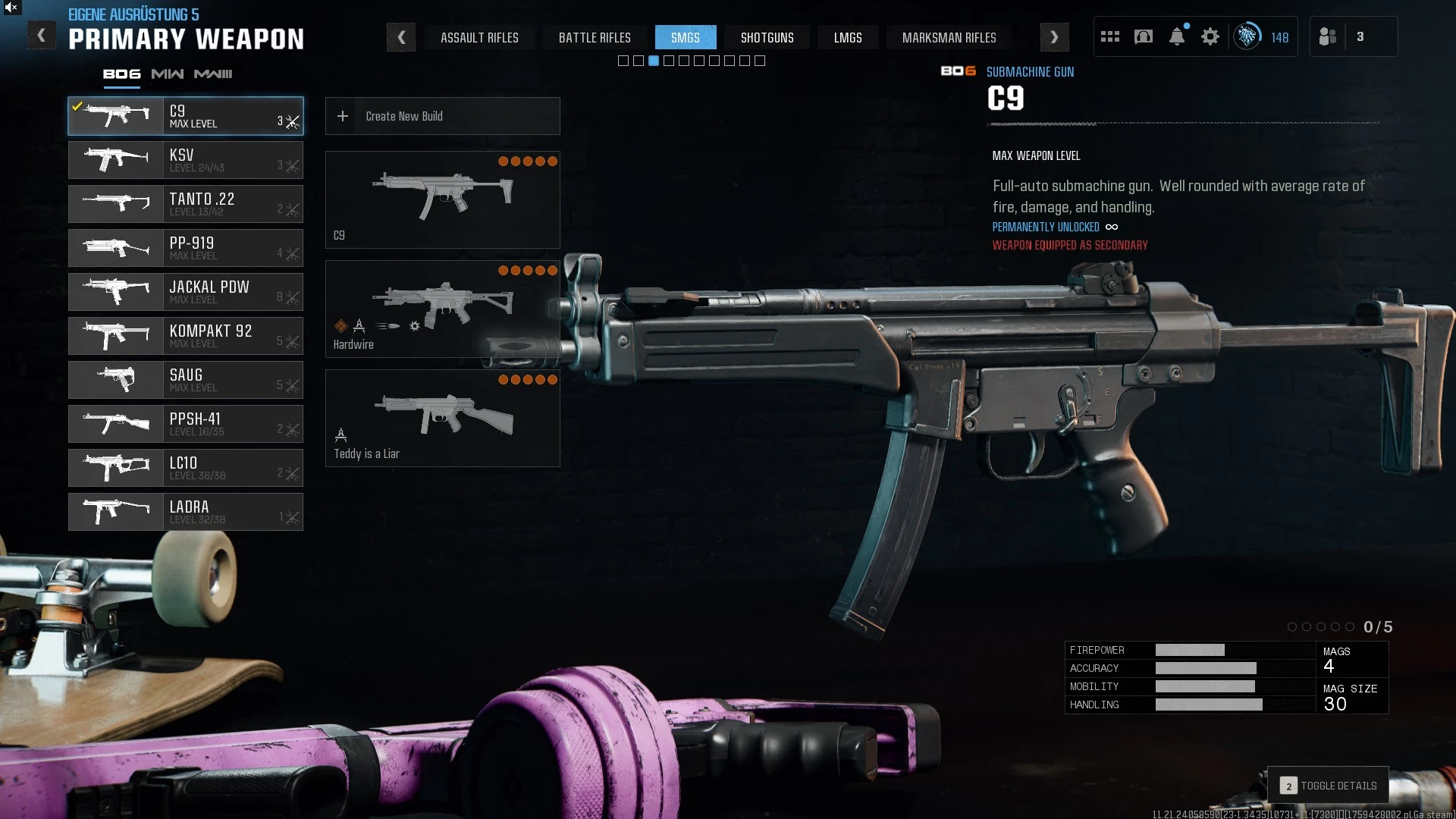Choose the PPSh-41 from the list
1456x819 pixels.
186,424
